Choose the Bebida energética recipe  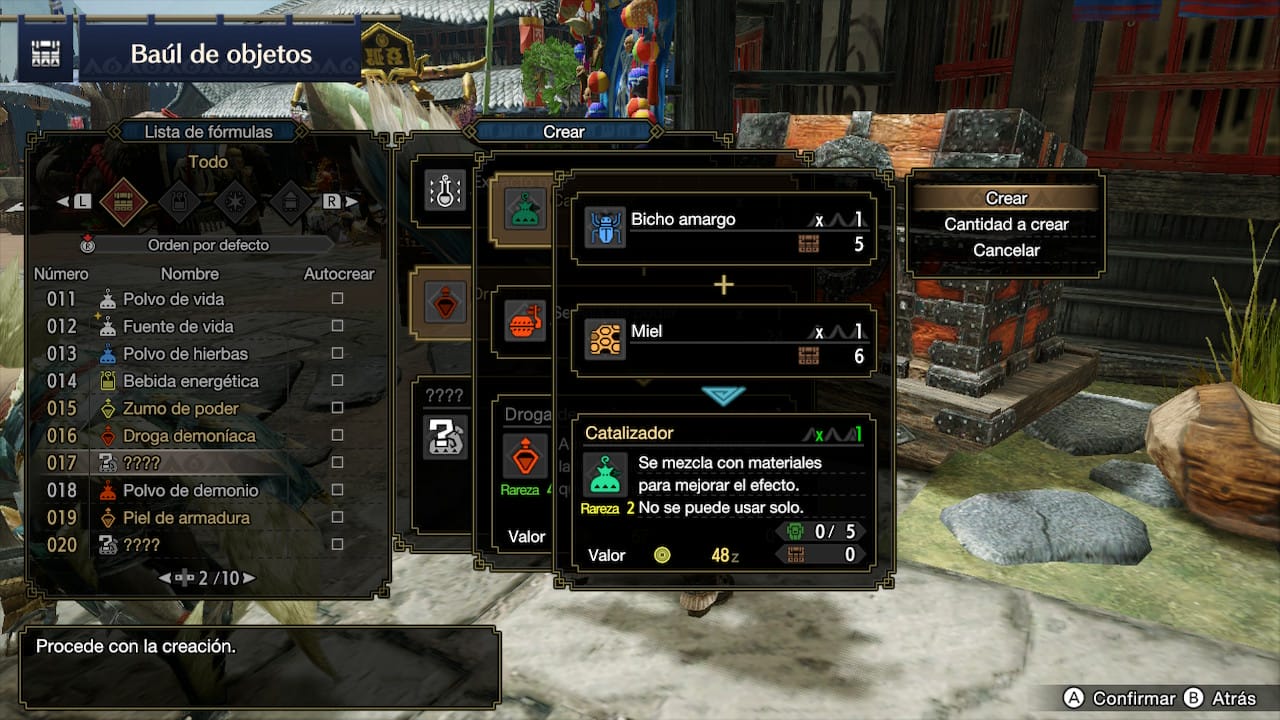190,381
